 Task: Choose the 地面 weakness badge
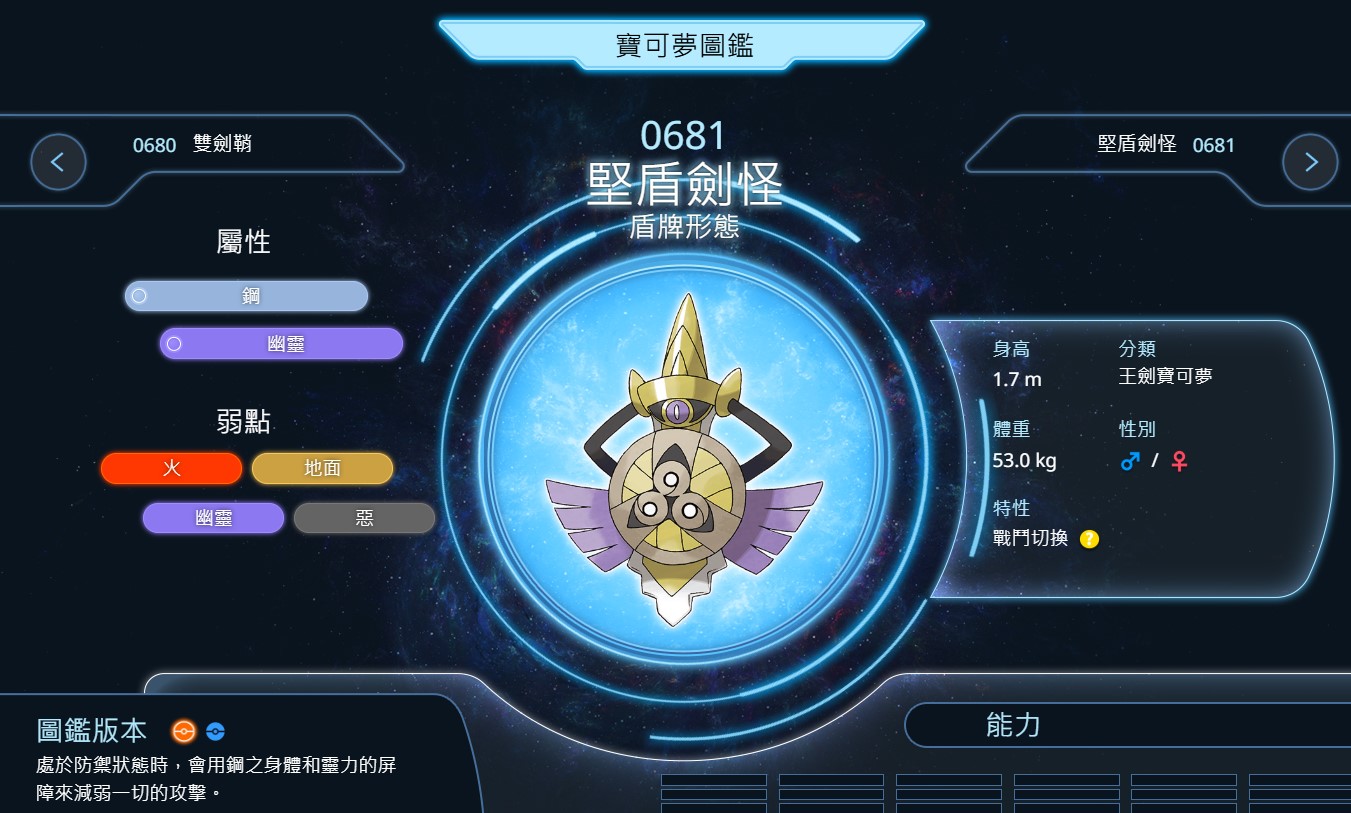pyautogui.click(x=322, y=468)
